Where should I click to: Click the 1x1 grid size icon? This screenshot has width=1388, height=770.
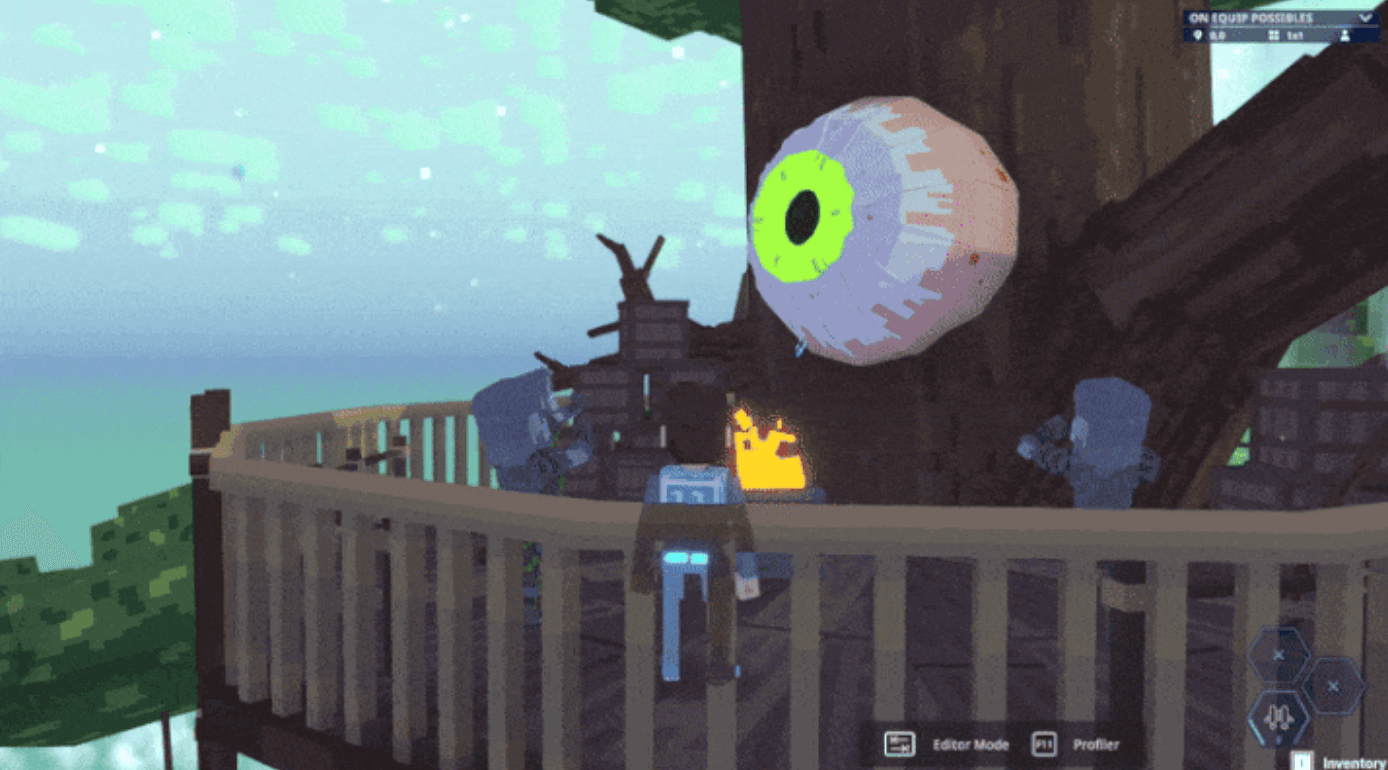1274,34
